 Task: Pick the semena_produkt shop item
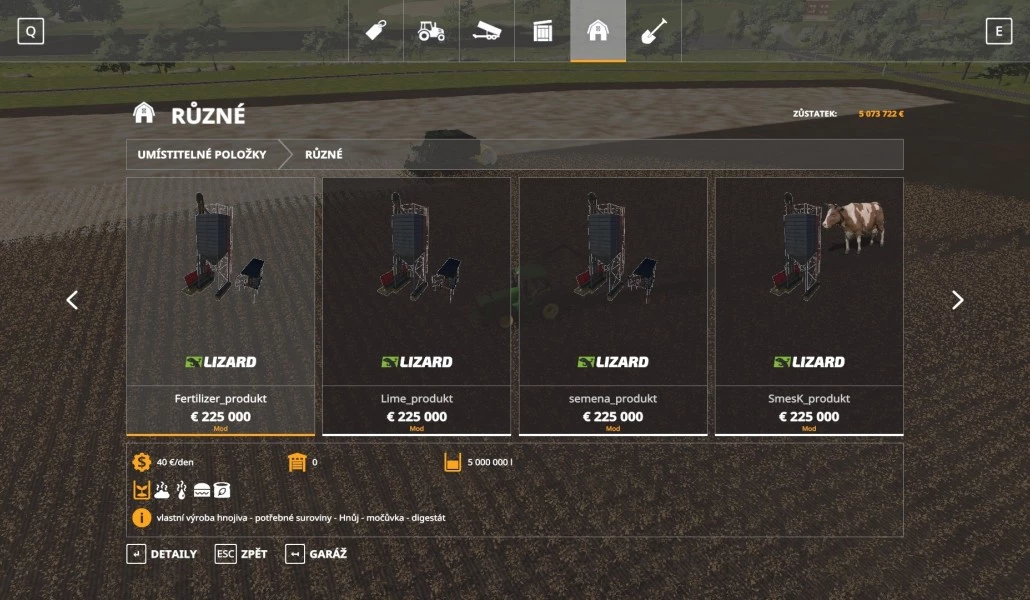tap(612, 306)
